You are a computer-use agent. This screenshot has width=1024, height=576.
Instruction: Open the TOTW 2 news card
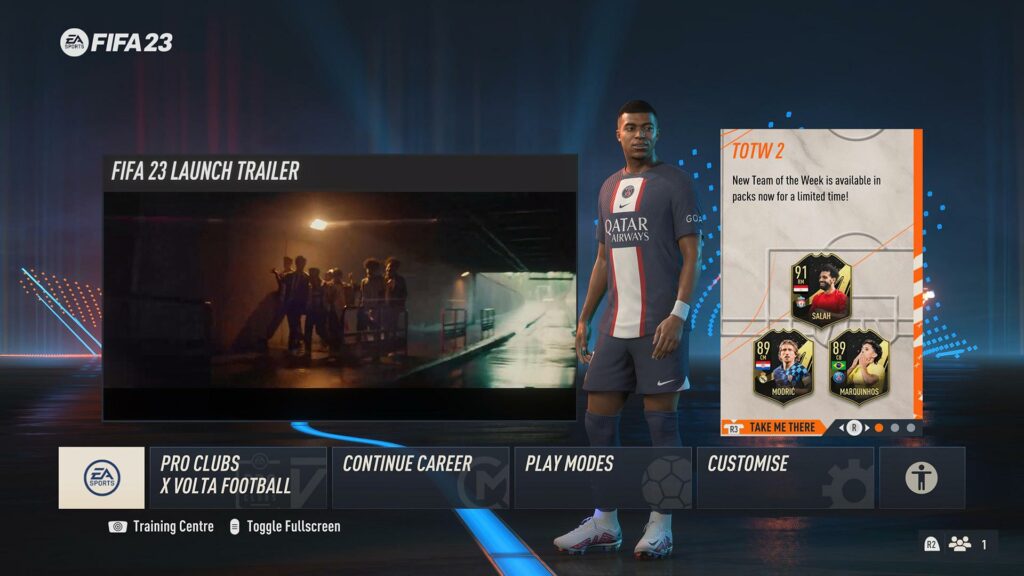820,270
